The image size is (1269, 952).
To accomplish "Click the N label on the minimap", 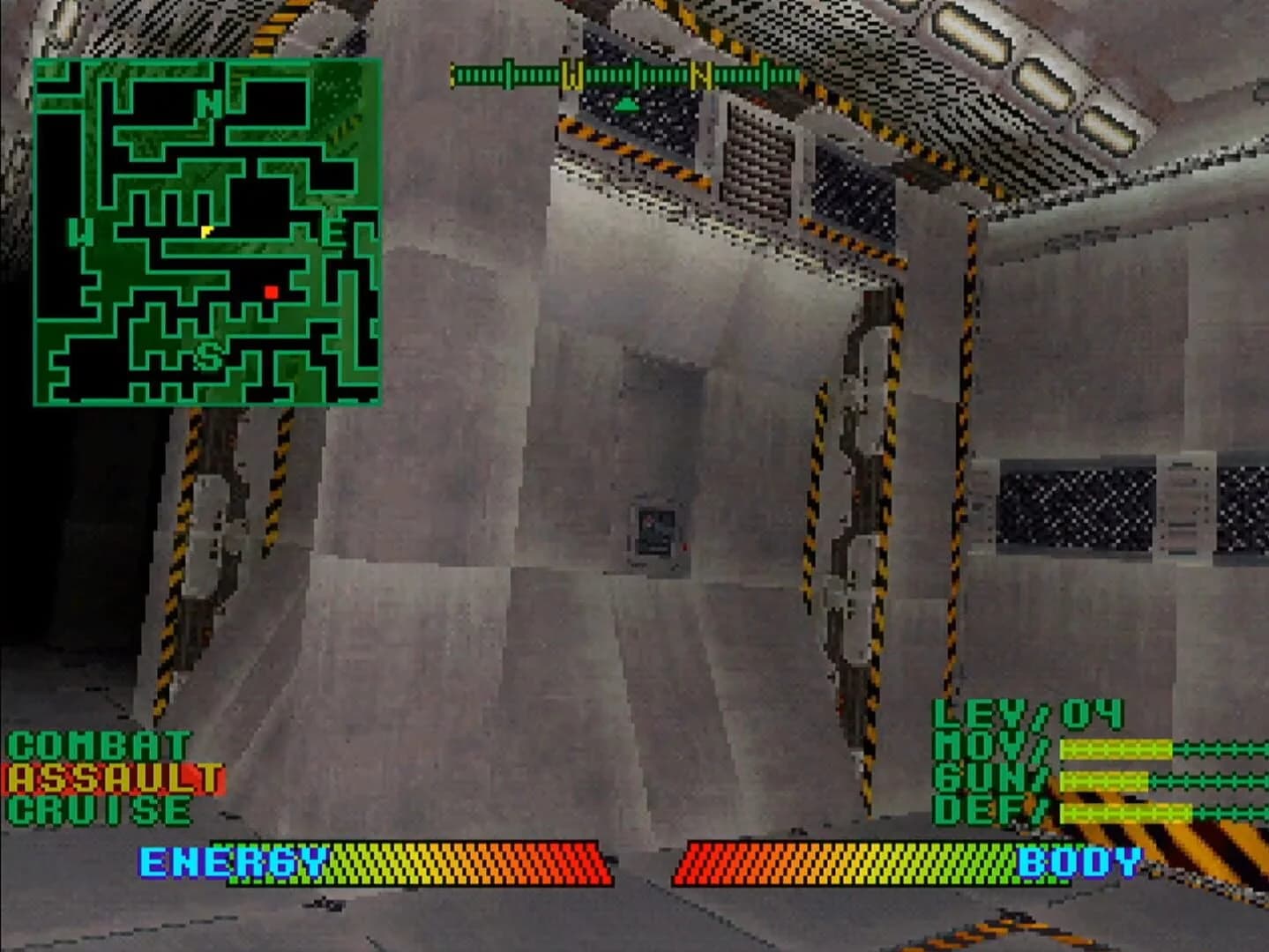I will 209,104.
